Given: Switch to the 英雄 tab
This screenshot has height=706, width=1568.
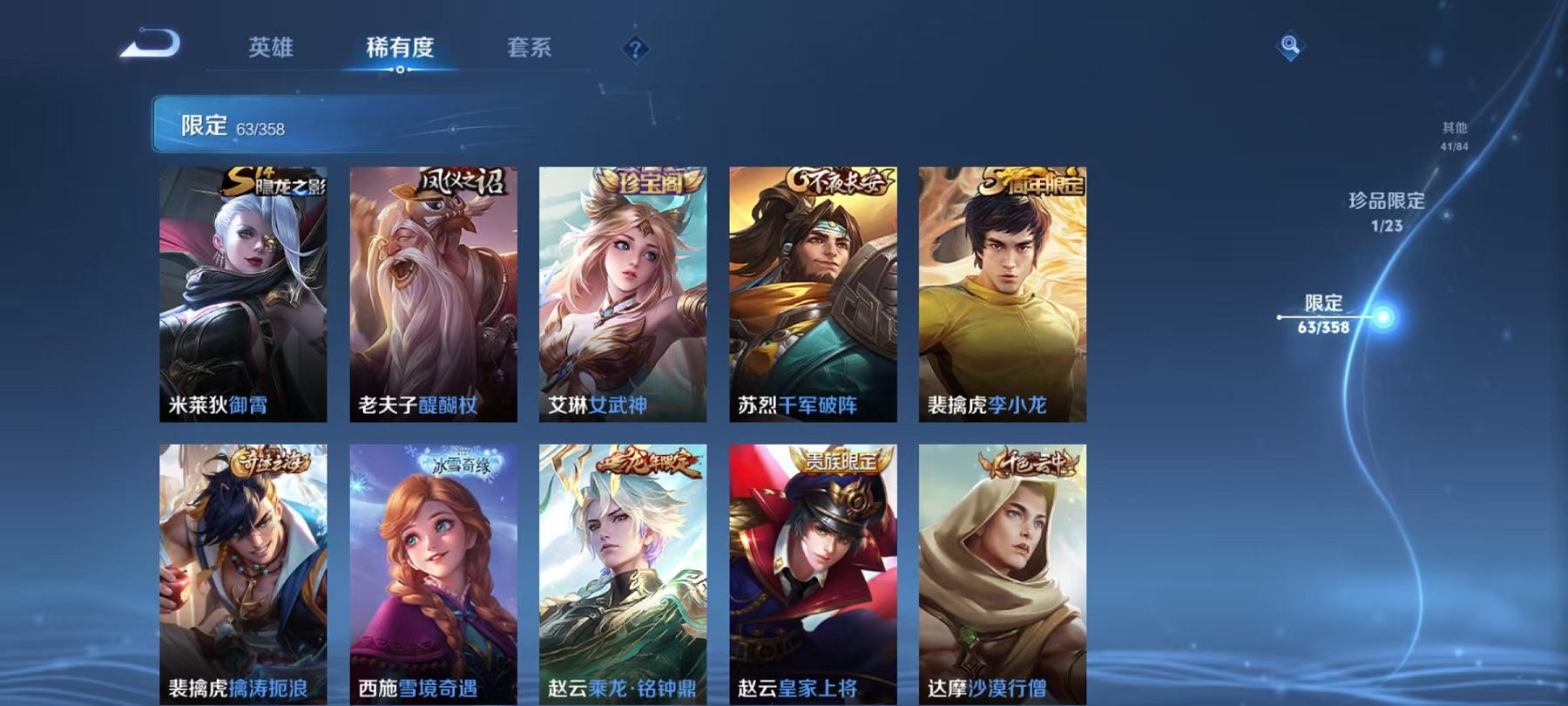Looking at the screenshot, I should point(270,50).
